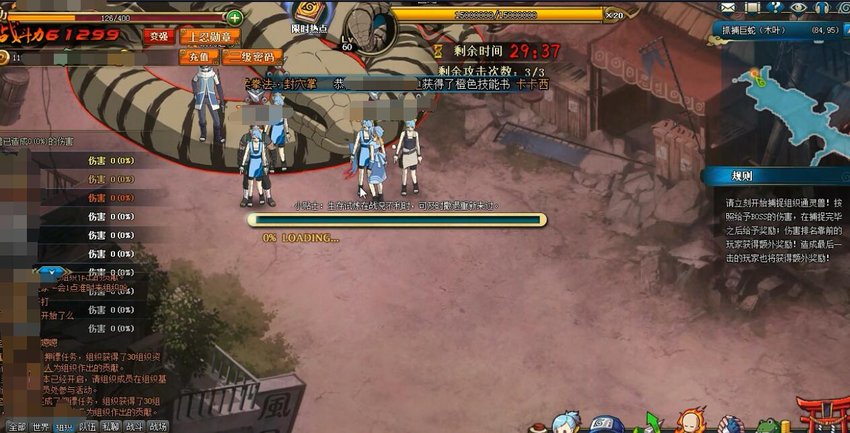850x433 pixels.
Task: Click the 变强 red button
Action: [157, 36]
